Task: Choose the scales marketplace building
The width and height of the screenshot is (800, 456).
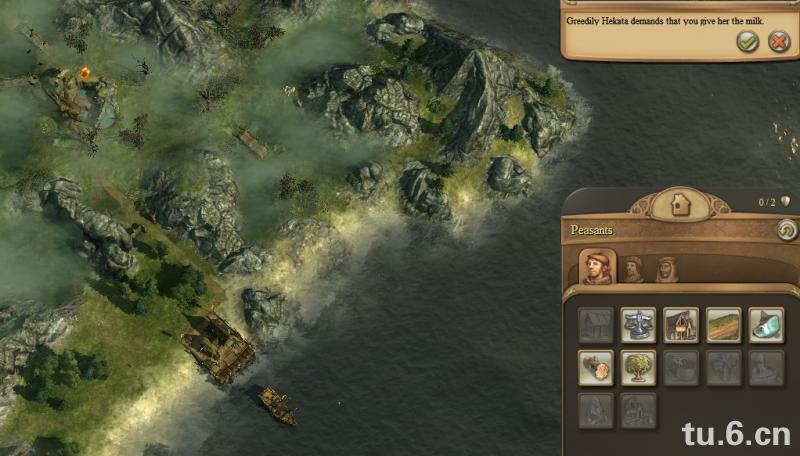Action: click(x=638, y=325)
